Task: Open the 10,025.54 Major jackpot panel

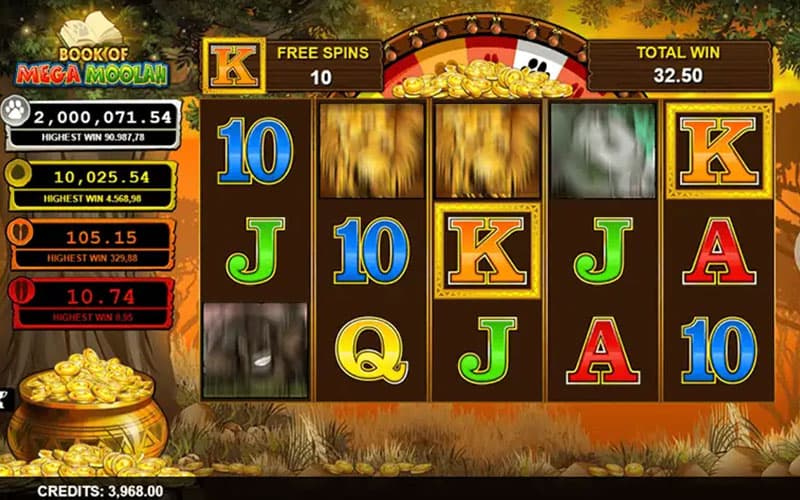Action: [x=90, y=183]
